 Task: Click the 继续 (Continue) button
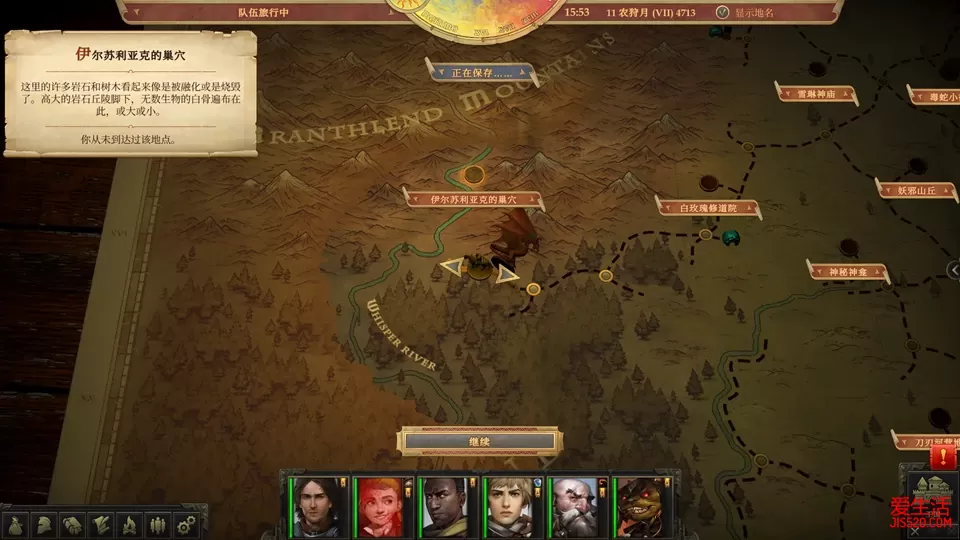pyautogui.click(x=478, y=441)
